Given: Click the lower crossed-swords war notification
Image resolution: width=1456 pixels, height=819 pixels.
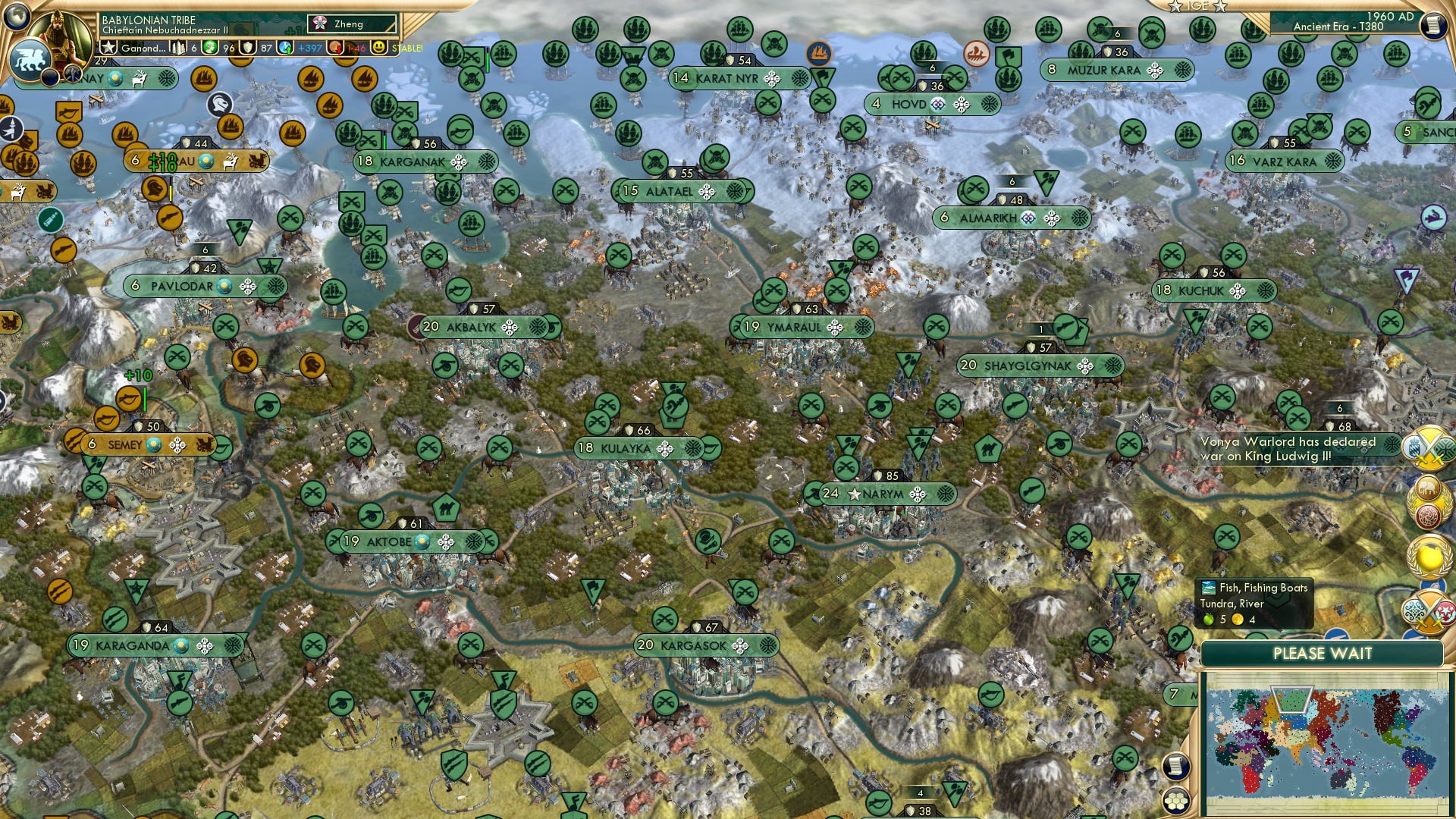Looking at the screenshot, I should point(1427,611).
